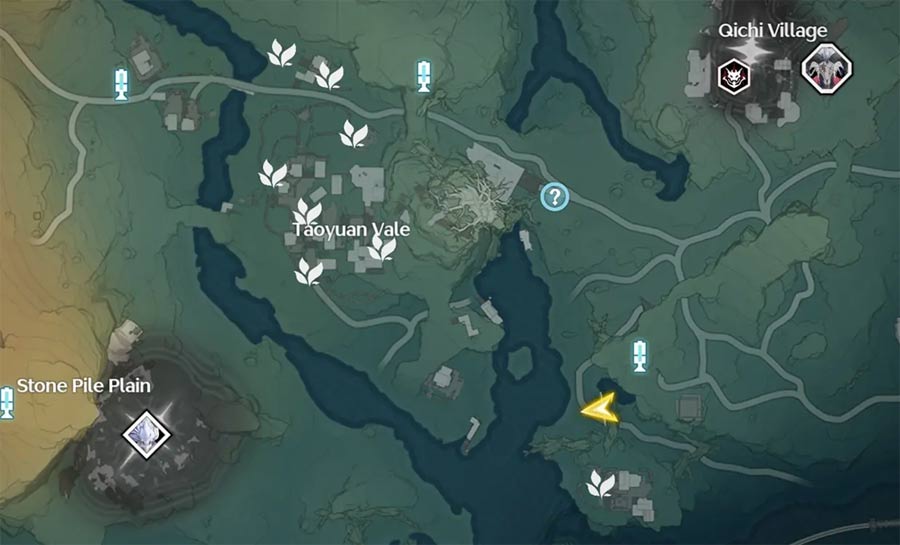
Task: Choose the beacon nearest the yellow player arrow
Action: point(639,354)
